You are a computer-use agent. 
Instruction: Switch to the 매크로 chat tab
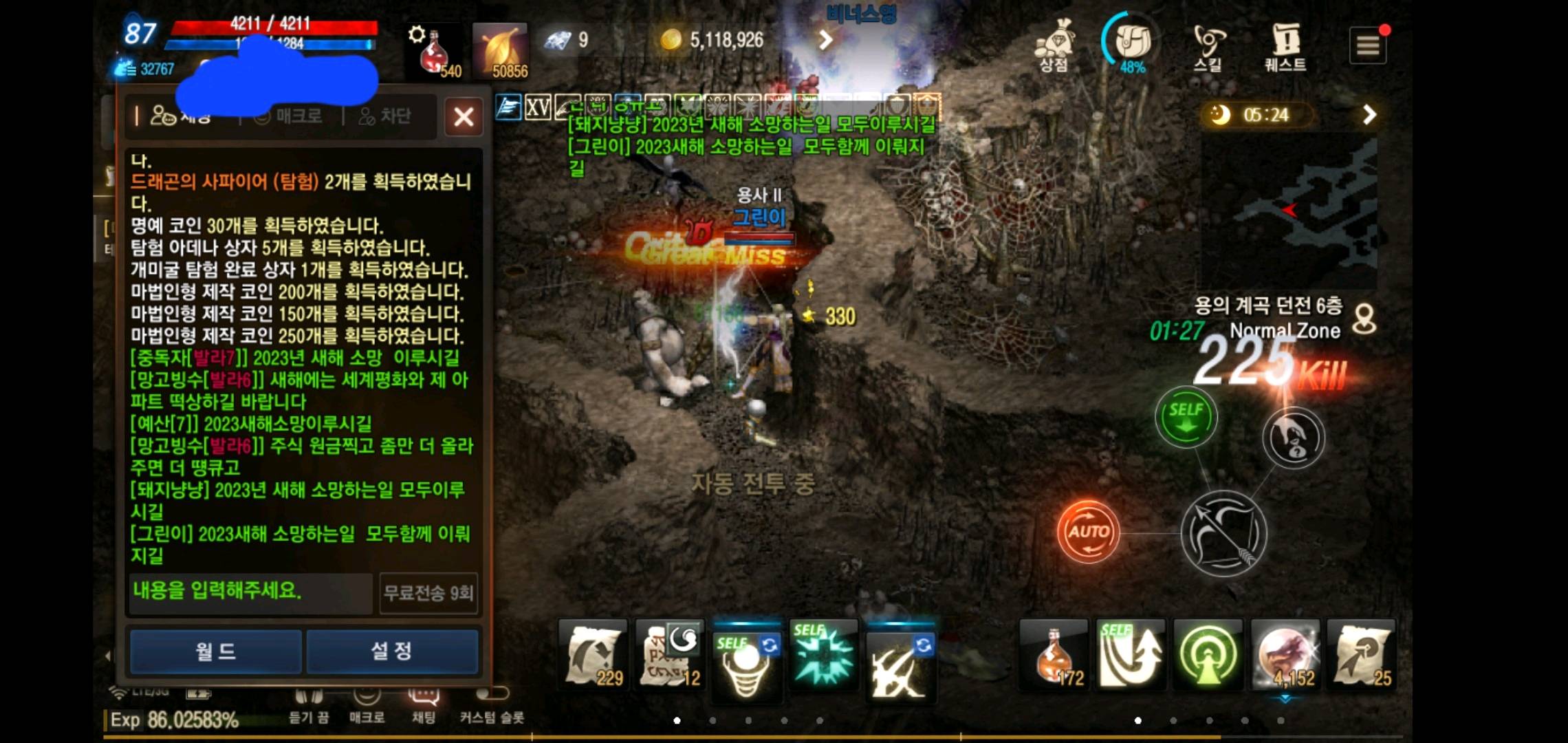289,116
